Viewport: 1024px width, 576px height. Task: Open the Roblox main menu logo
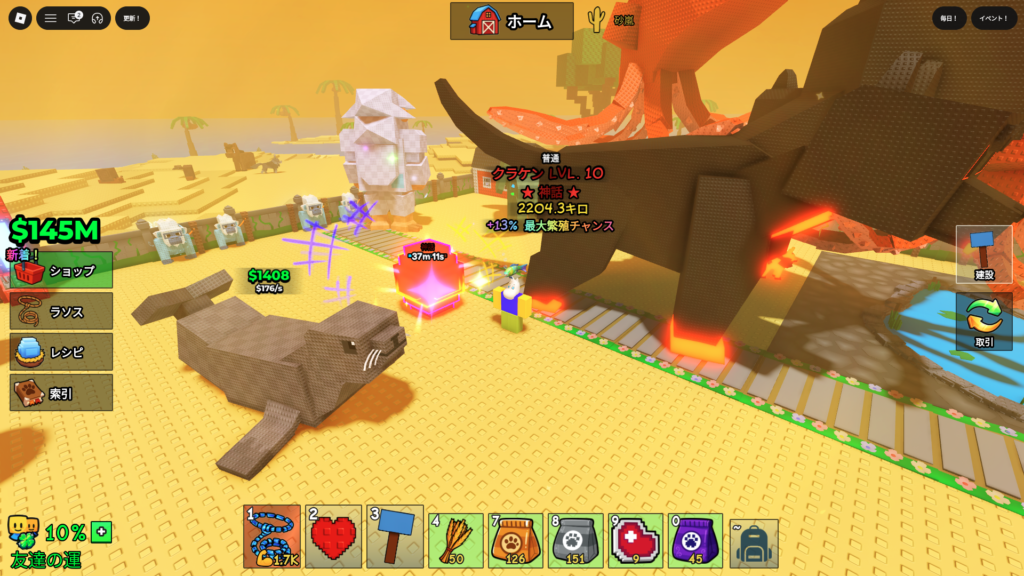pos(19,18)
